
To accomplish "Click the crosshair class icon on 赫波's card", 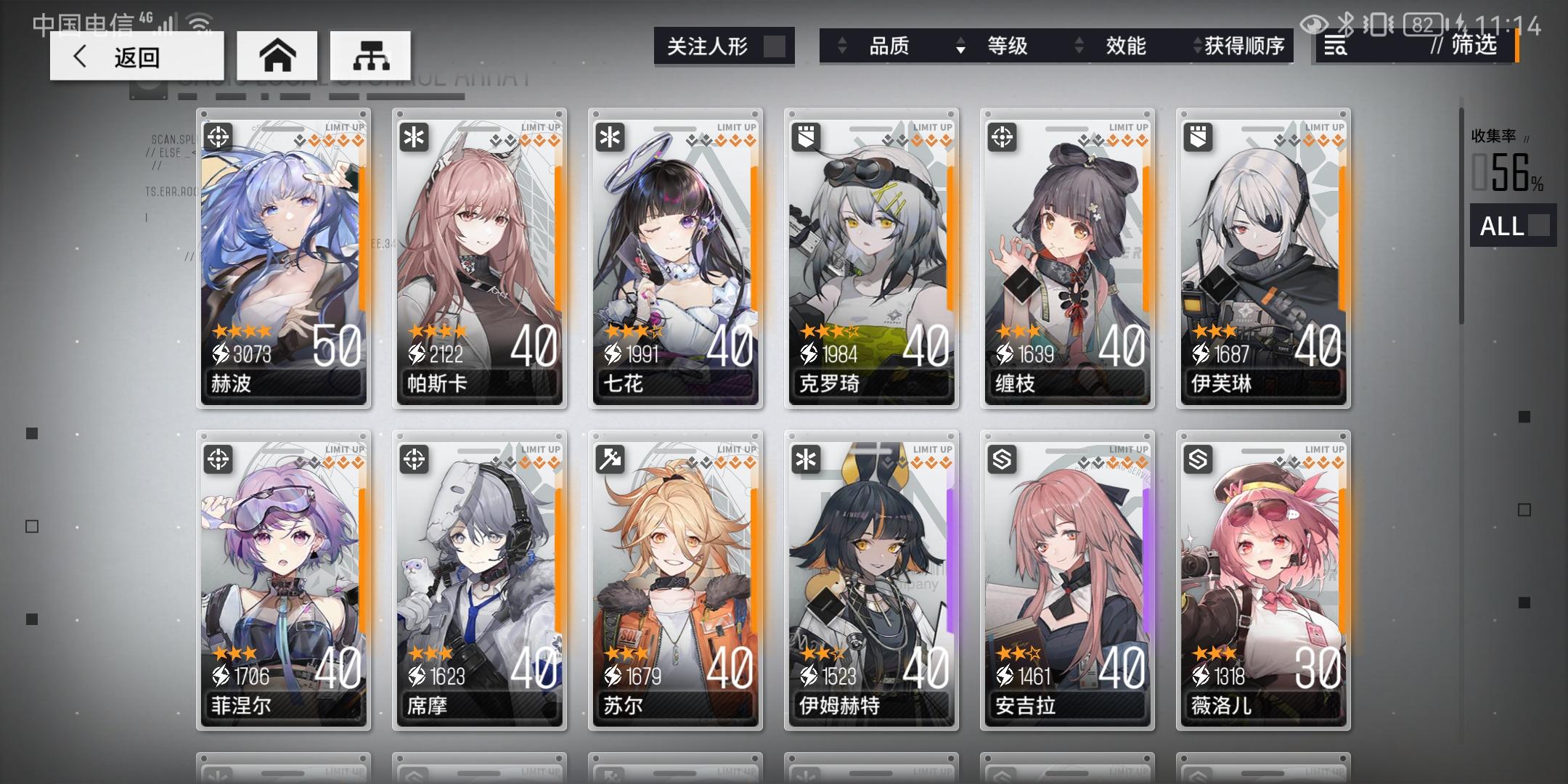I will [x=217, y=135].
